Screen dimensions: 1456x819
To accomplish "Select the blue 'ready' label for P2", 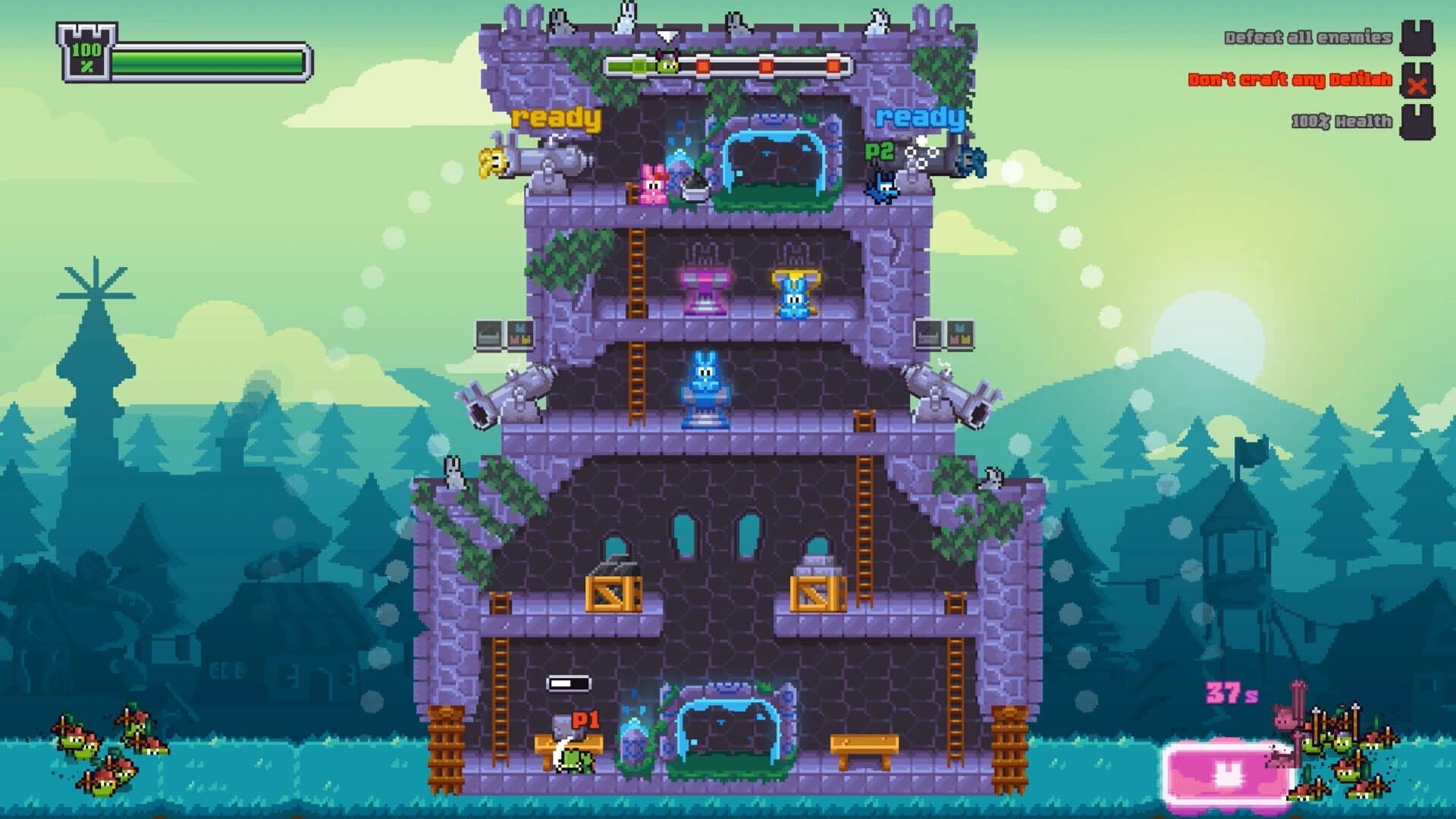I will click(920, 118).
